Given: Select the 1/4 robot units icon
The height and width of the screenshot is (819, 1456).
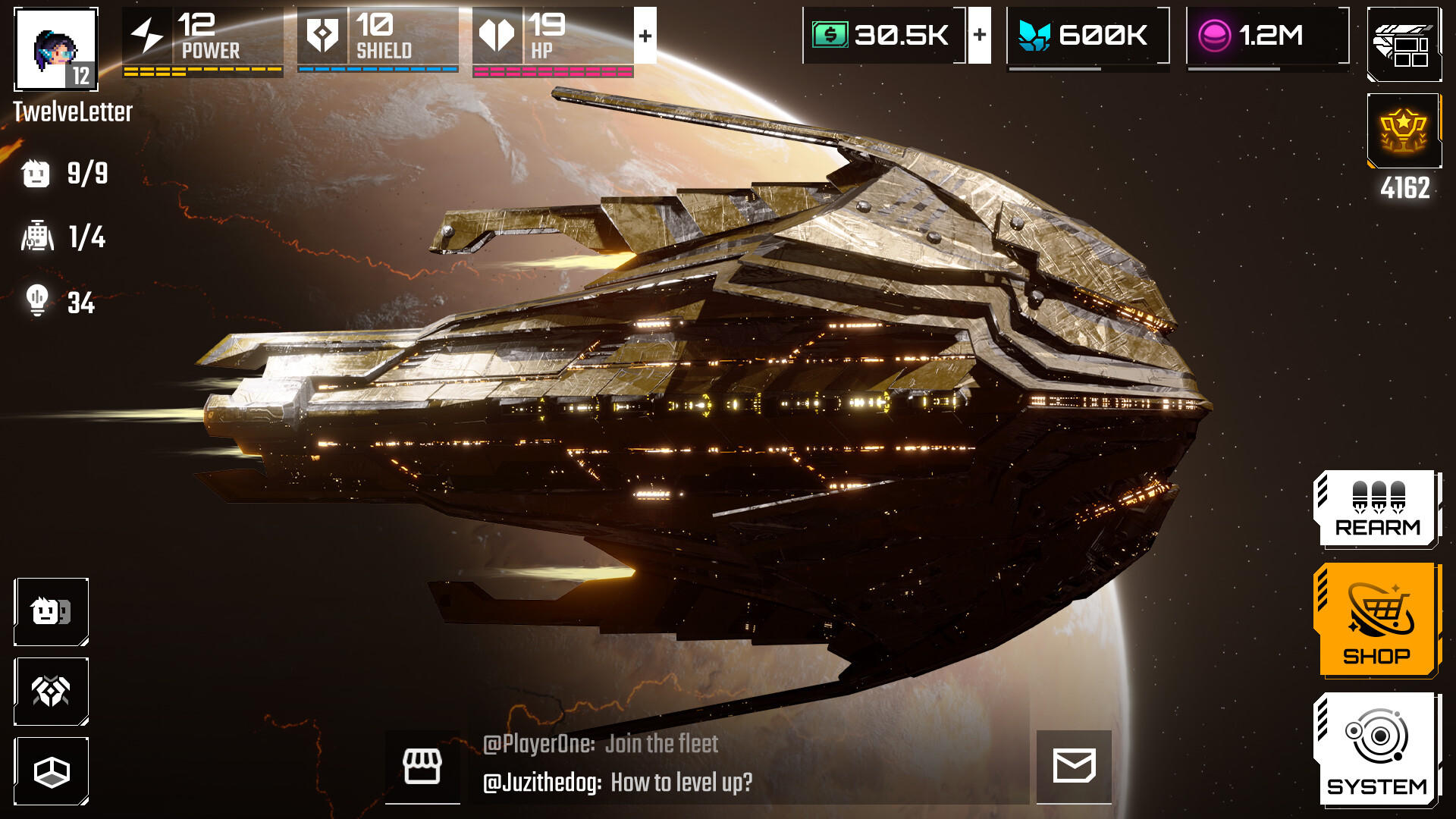Looking at the screenshot, I should click(37, 237).
